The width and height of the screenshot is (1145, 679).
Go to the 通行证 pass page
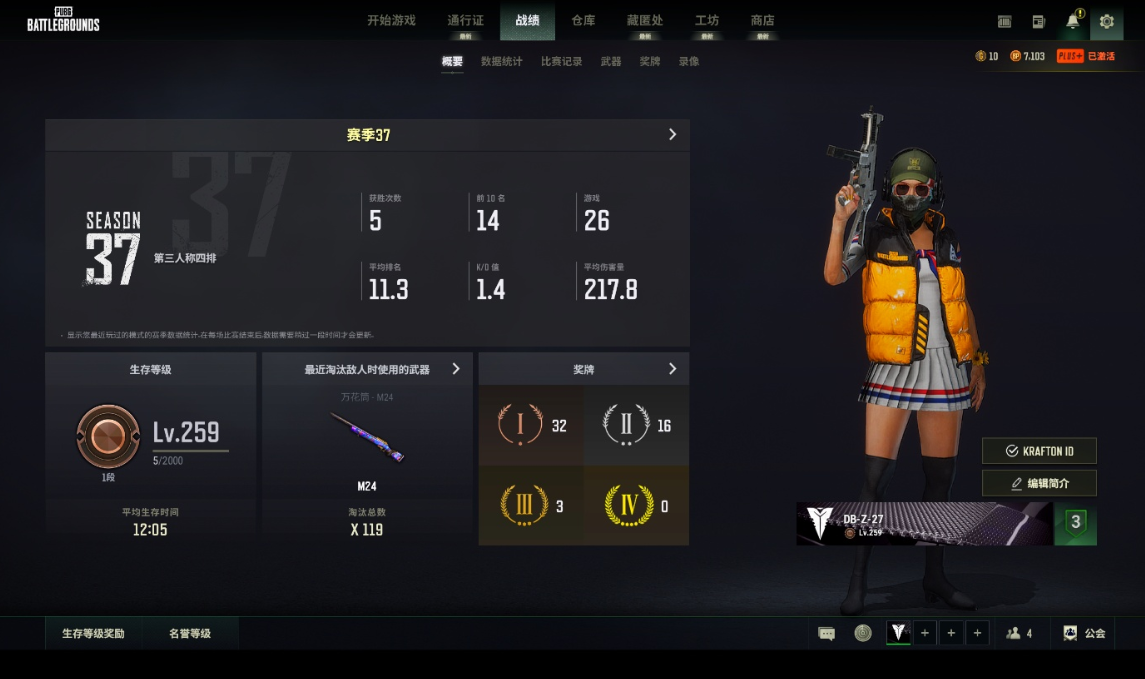tap(465, 20)
